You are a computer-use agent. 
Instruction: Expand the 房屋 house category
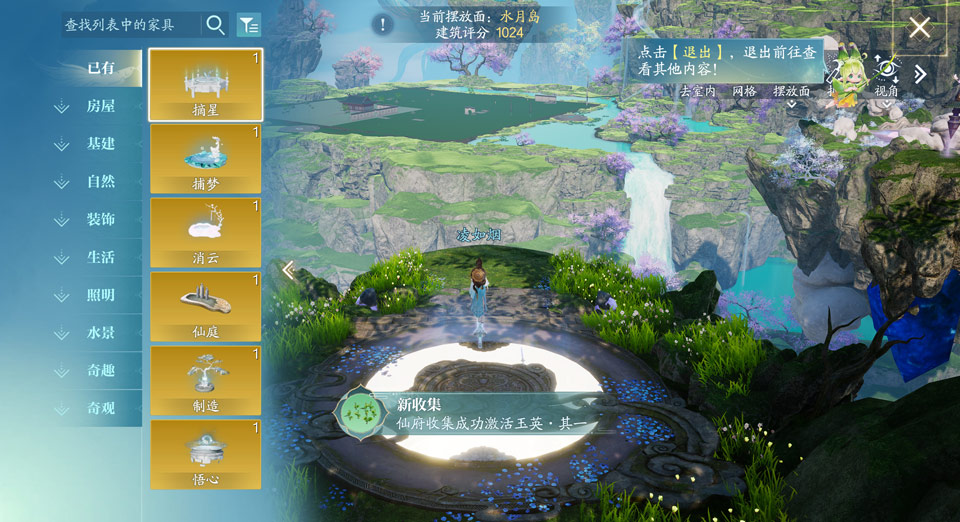pyautogui.click(x=100, y=106)
